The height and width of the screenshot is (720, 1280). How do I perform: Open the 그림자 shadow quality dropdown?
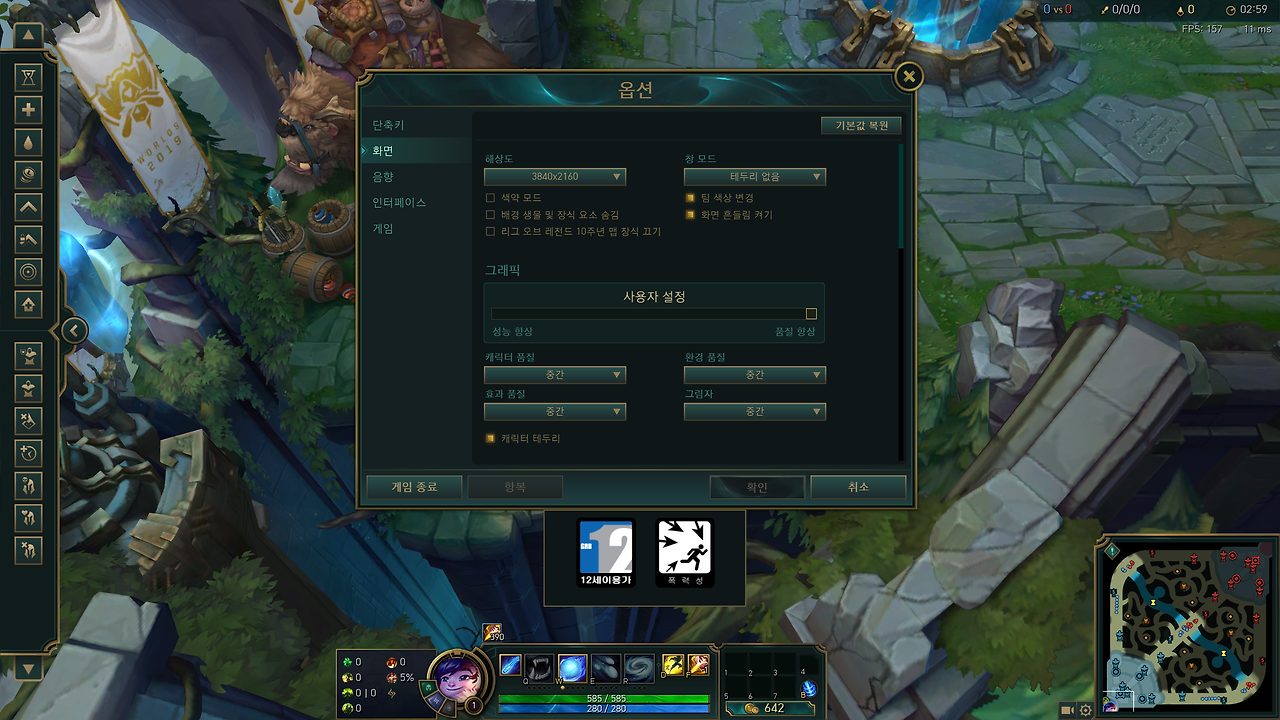755,411
